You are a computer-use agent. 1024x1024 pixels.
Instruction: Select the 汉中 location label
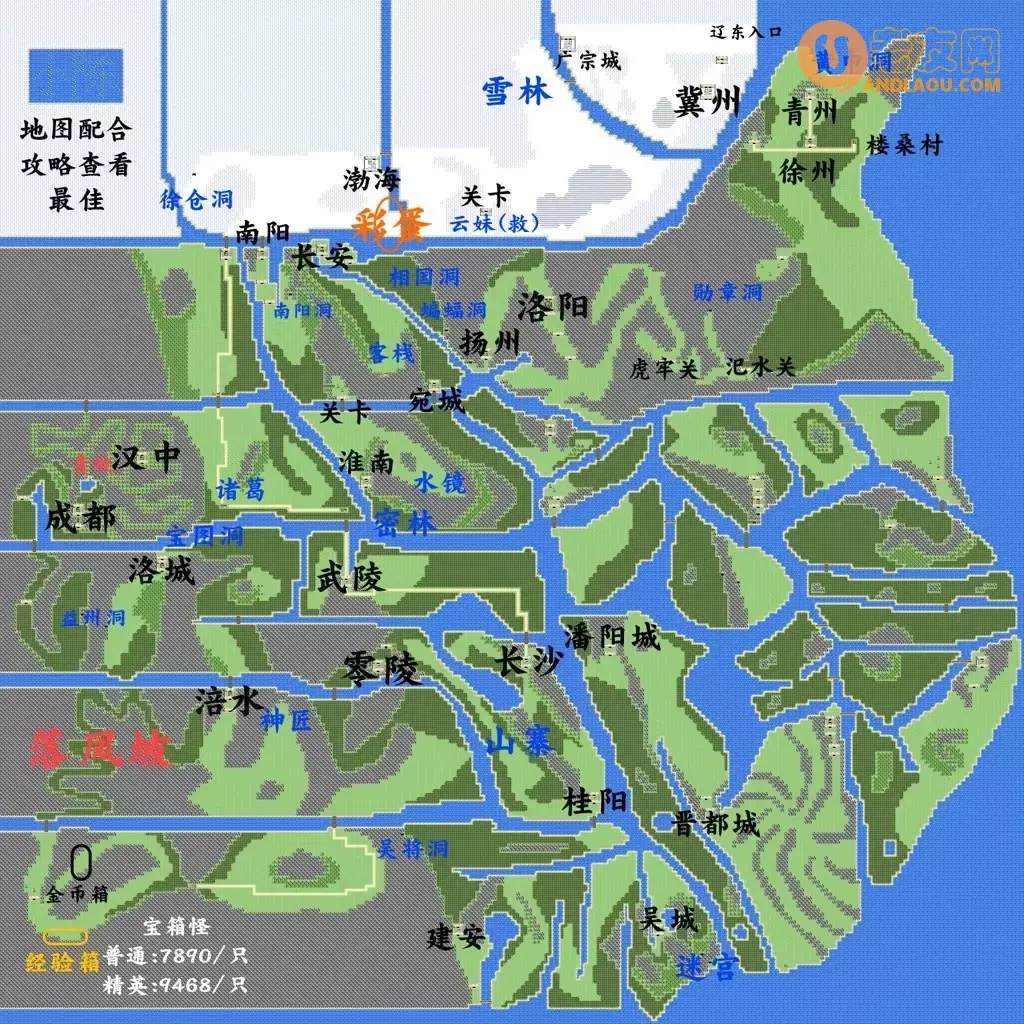pos(146,458)
